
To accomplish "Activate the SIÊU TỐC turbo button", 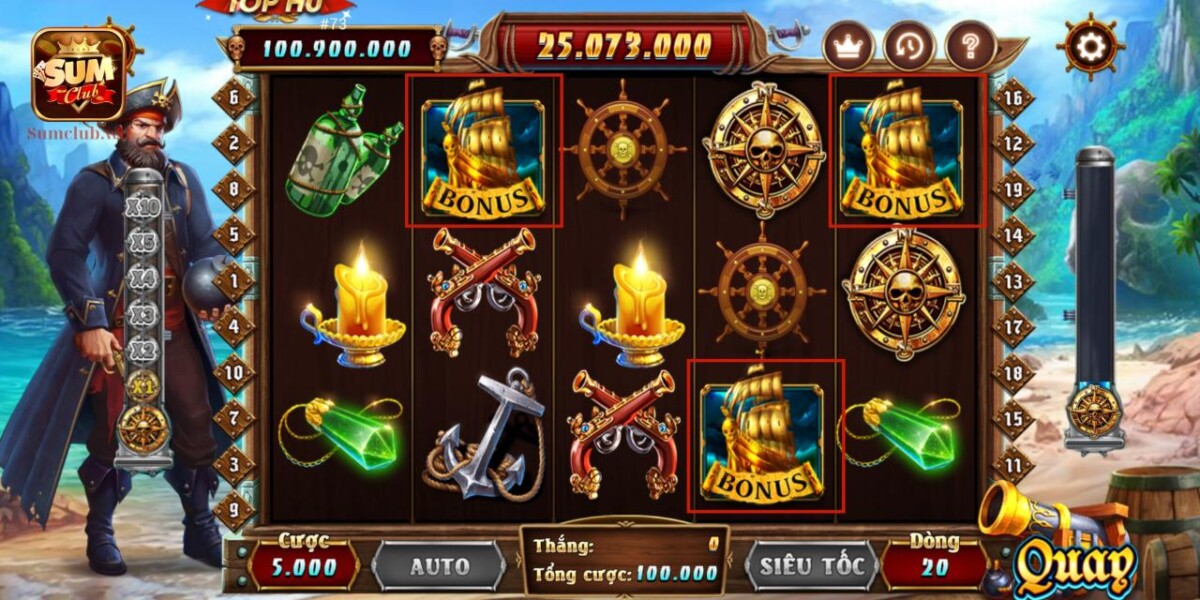I will coord(811,566).
